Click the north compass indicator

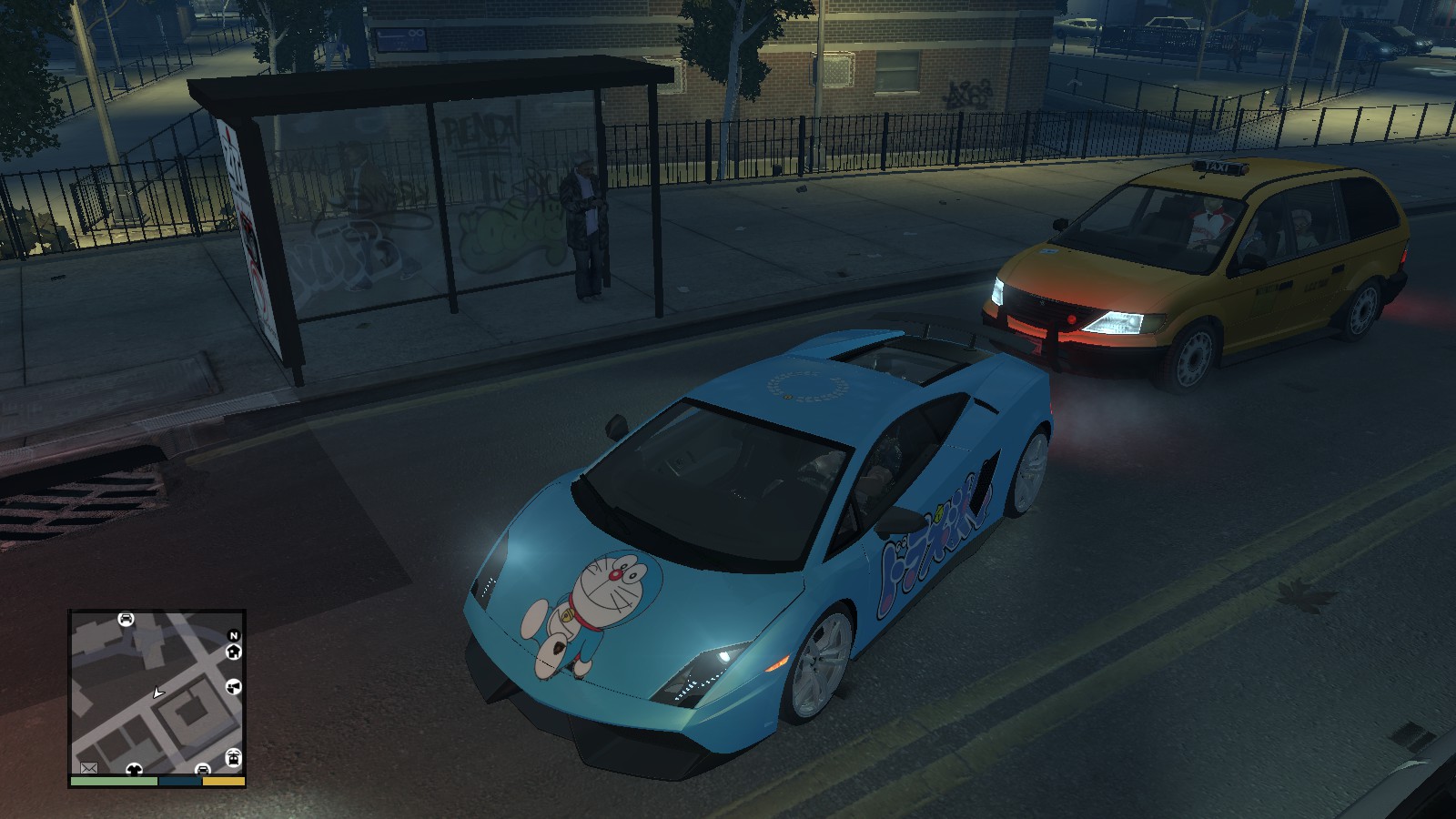point(234,635)
